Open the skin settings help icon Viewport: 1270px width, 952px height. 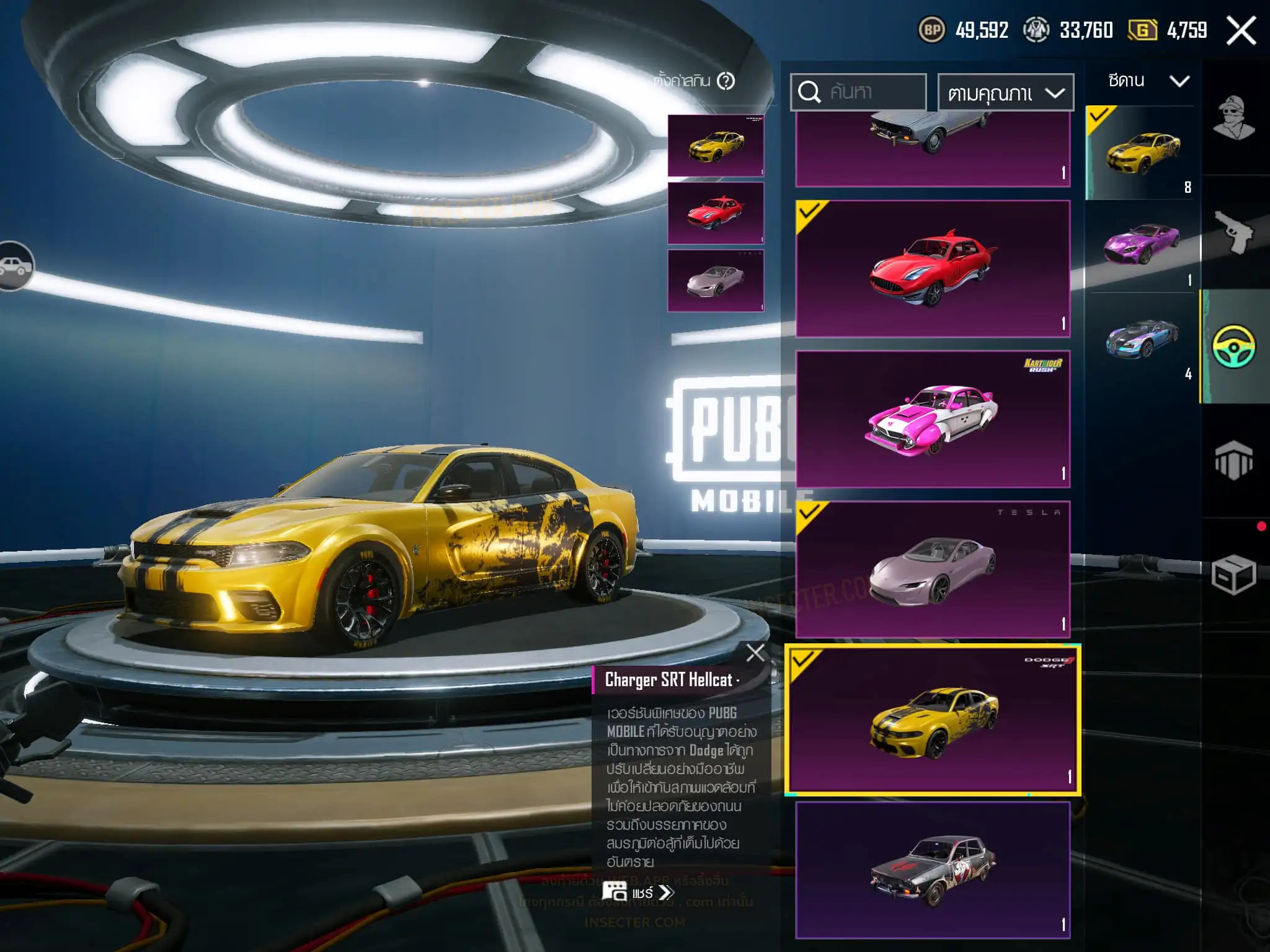726,81
